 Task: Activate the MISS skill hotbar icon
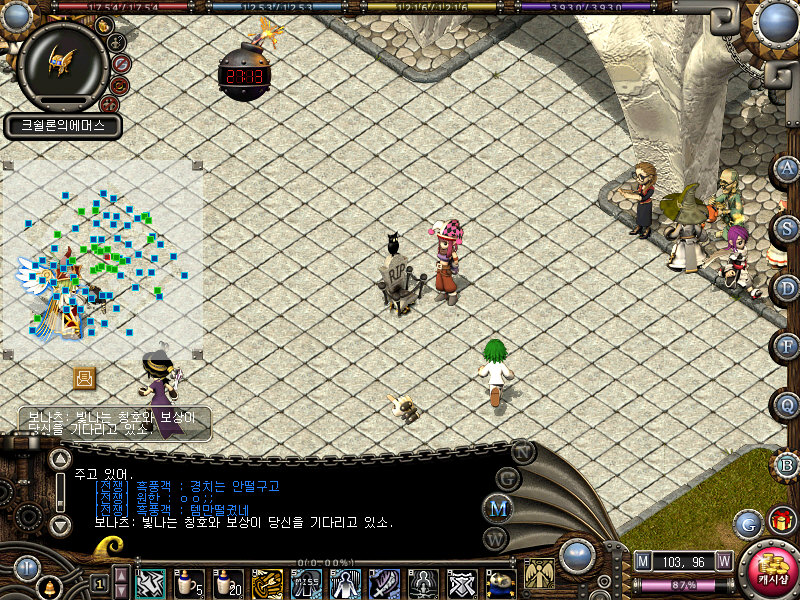click(x=306, y=583)
